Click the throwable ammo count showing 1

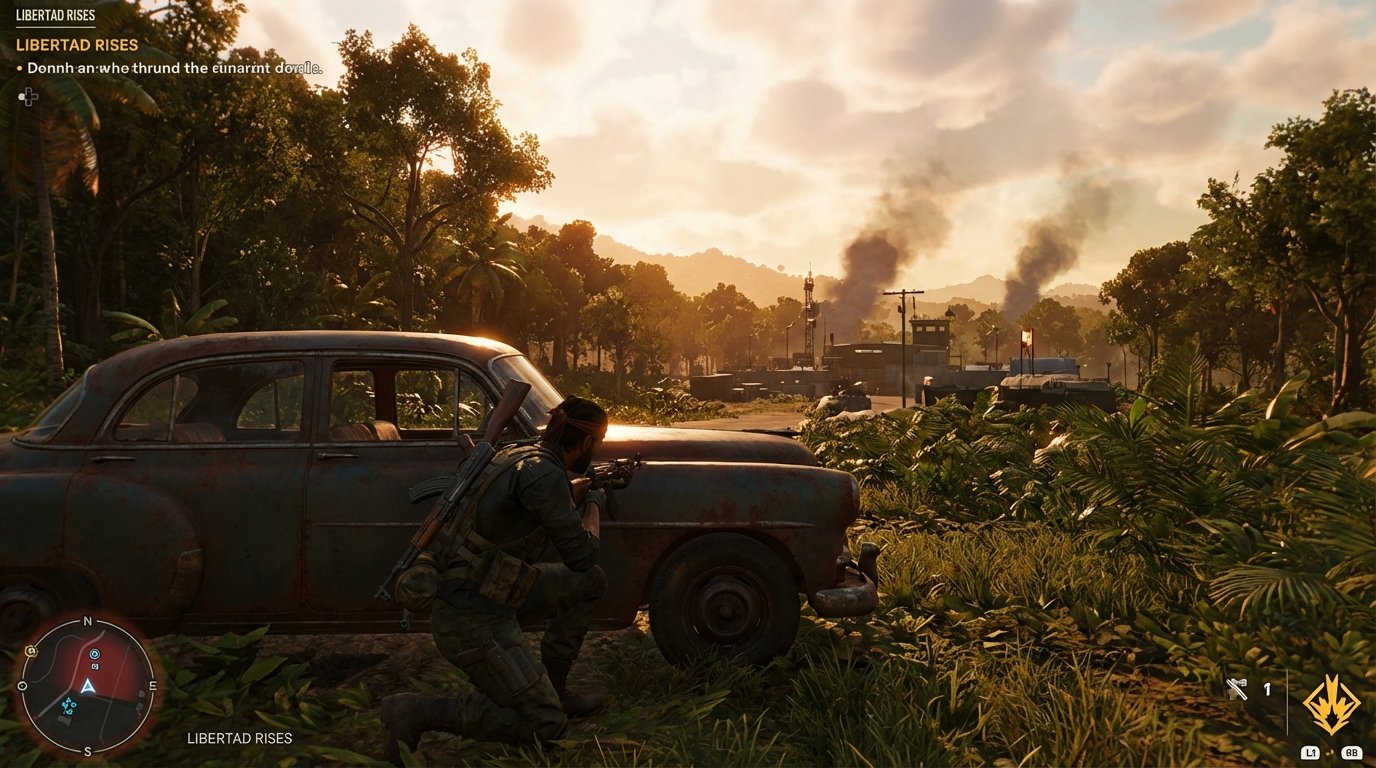point(1267,689)
